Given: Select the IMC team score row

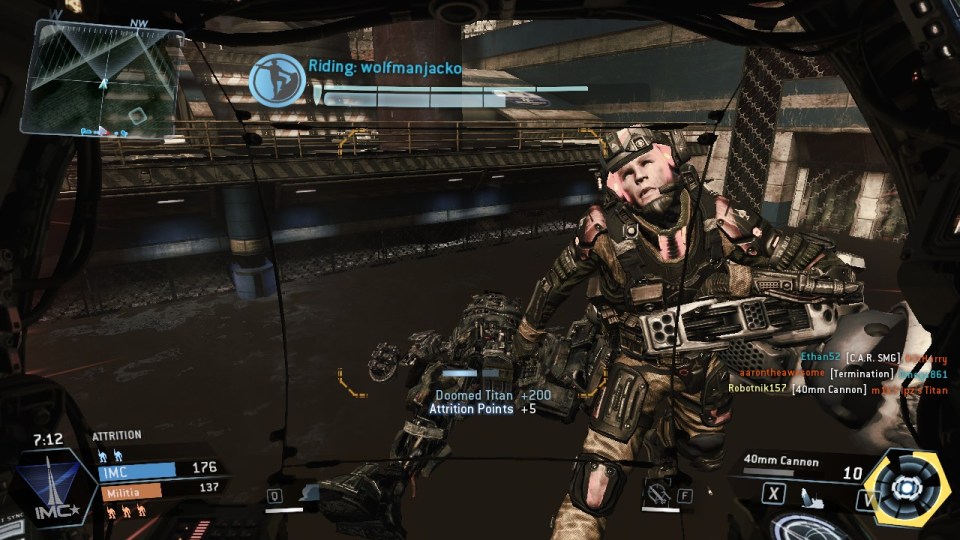Looking at the screenshot, I should 160,468.
